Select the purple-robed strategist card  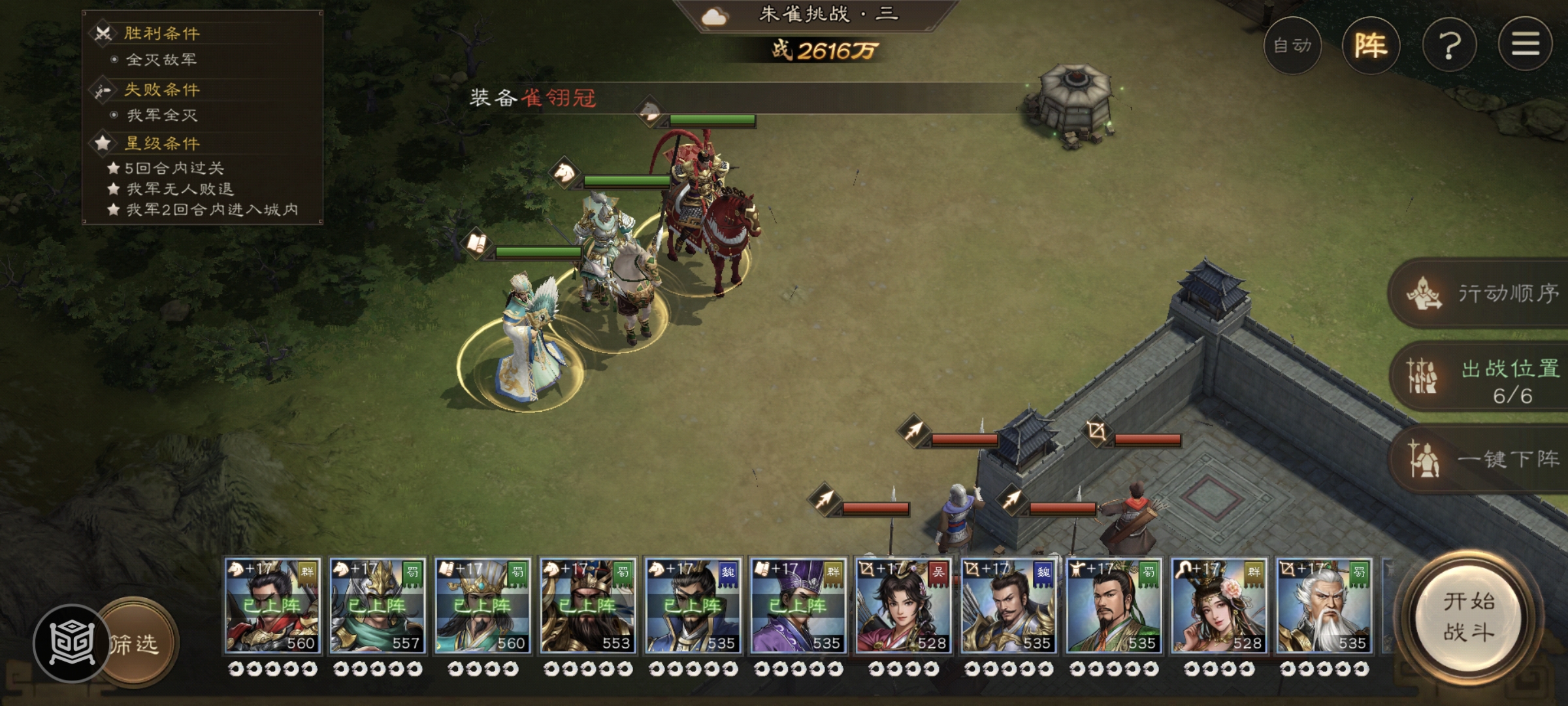[798, 606]
